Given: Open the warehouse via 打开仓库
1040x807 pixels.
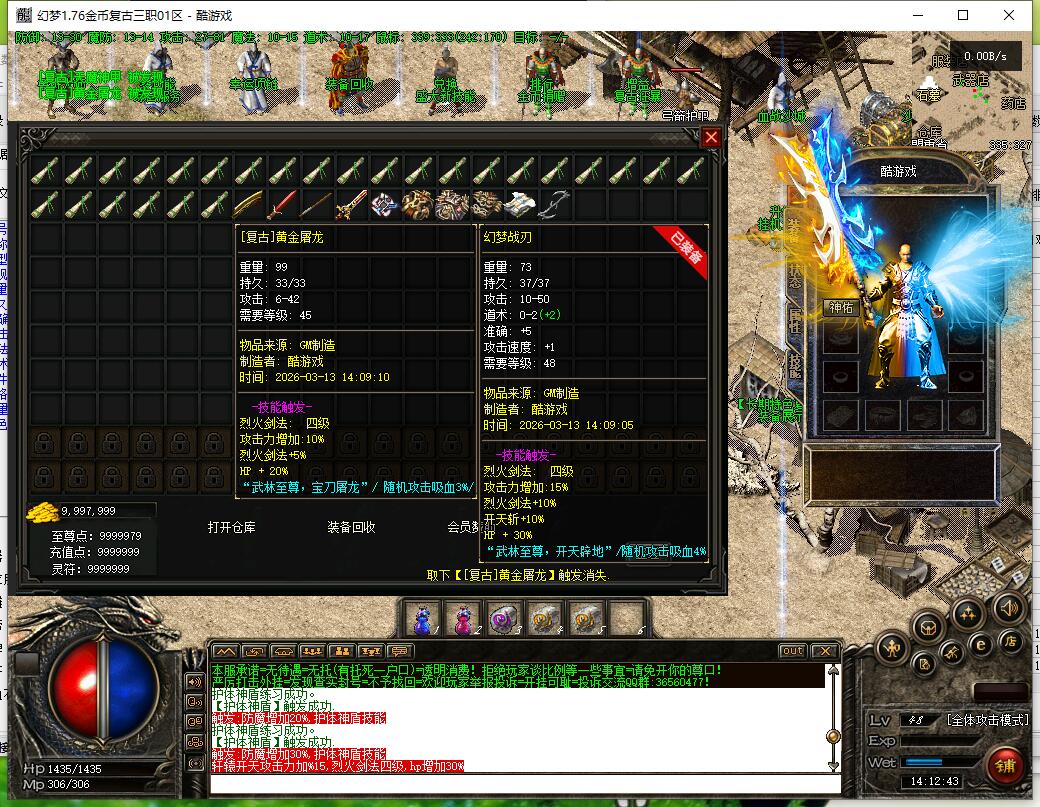Looking at the screenshot, I should coord(232,527).
